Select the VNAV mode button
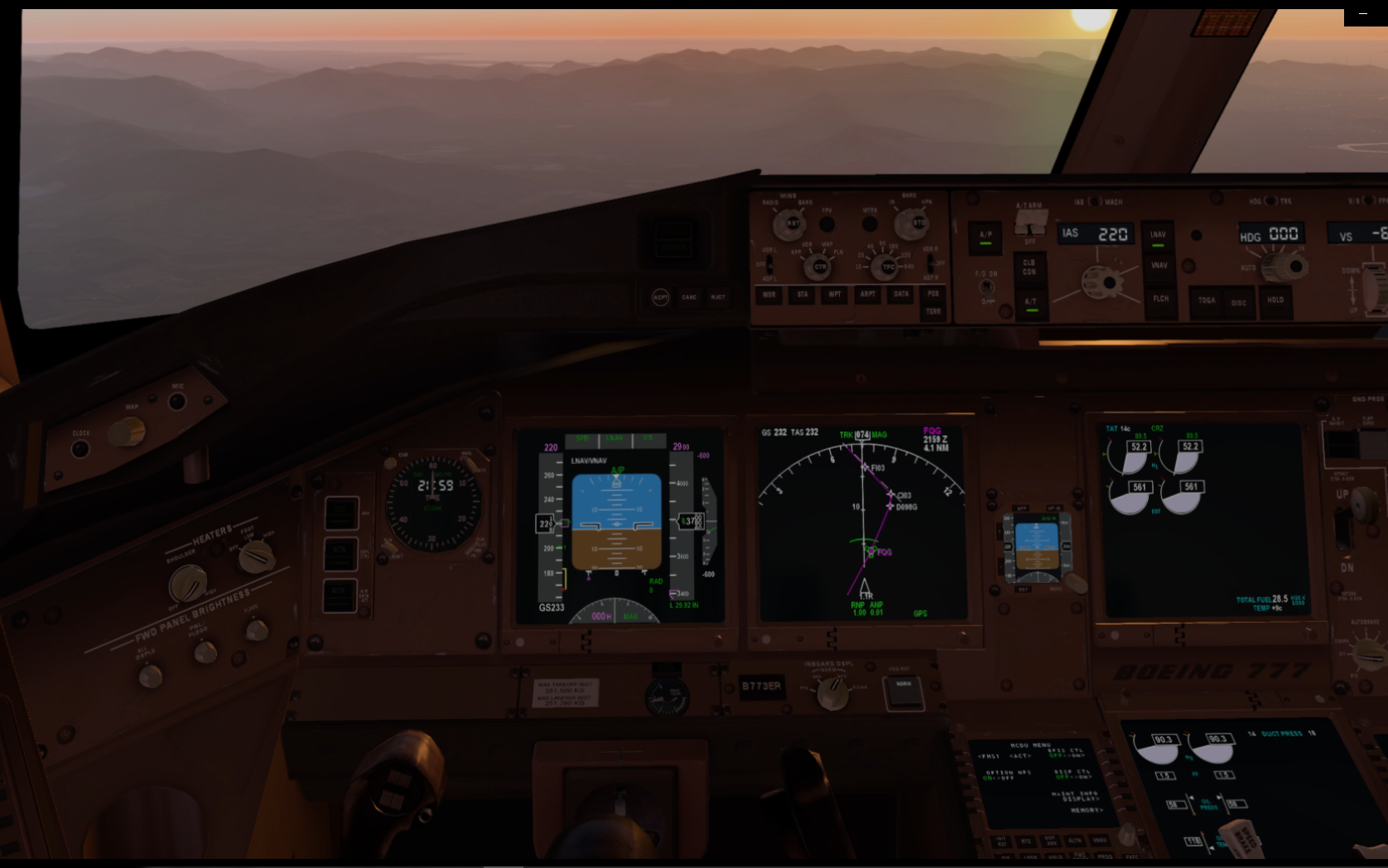The width and height of the screenshot is (1388, 868). click(1159, 266)
